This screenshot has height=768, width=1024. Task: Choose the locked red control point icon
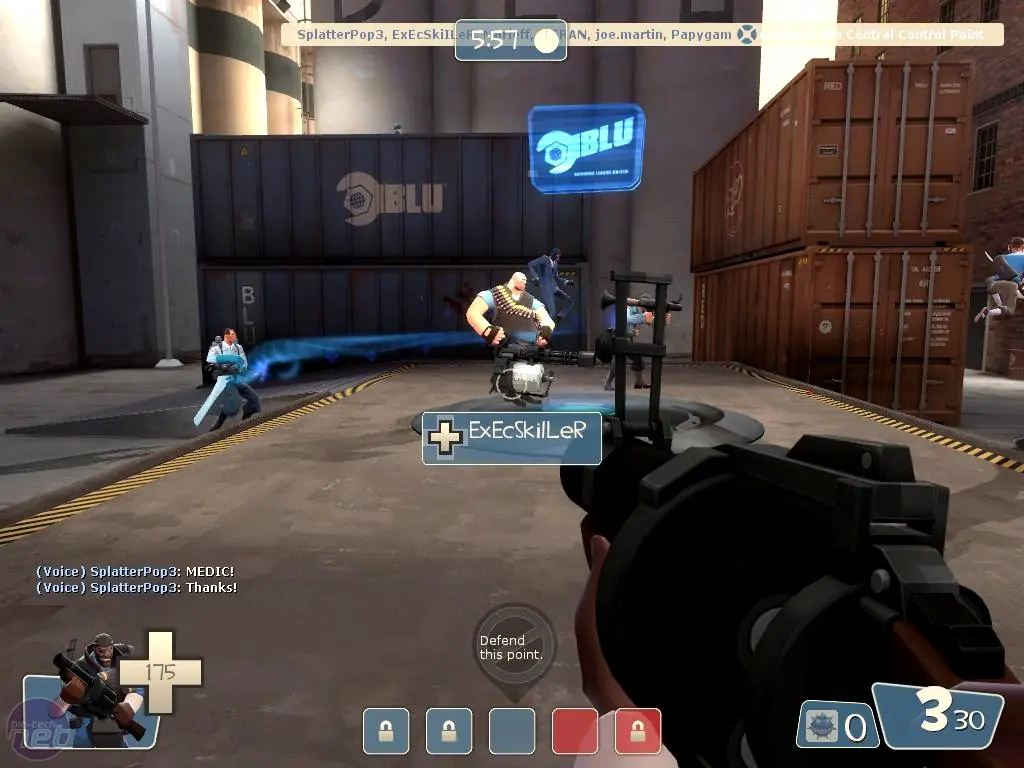(638, 731)
